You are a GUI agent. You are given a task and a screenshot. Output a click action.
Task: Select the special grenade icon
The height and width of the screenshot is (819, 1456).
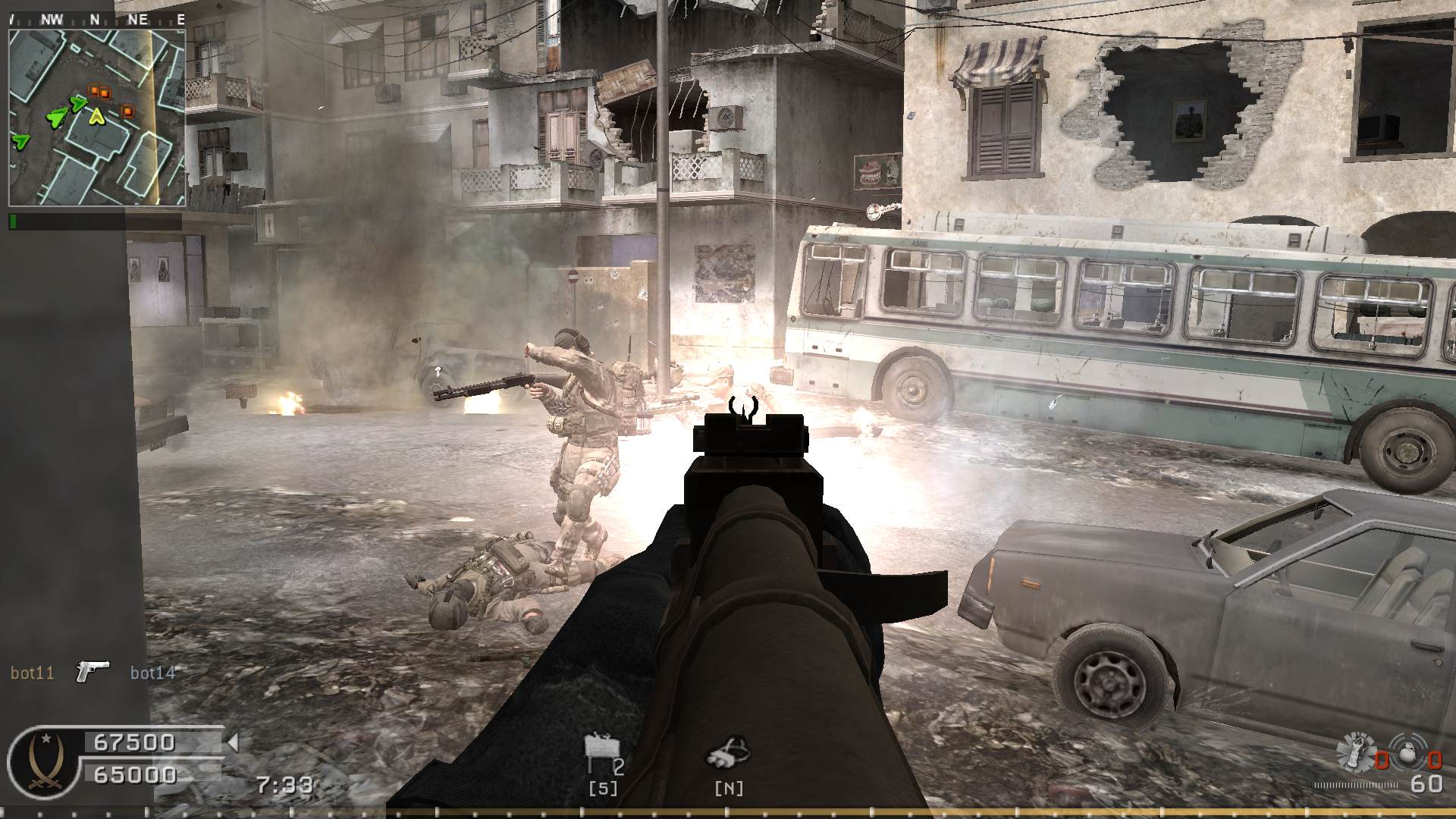point(1354,752)
